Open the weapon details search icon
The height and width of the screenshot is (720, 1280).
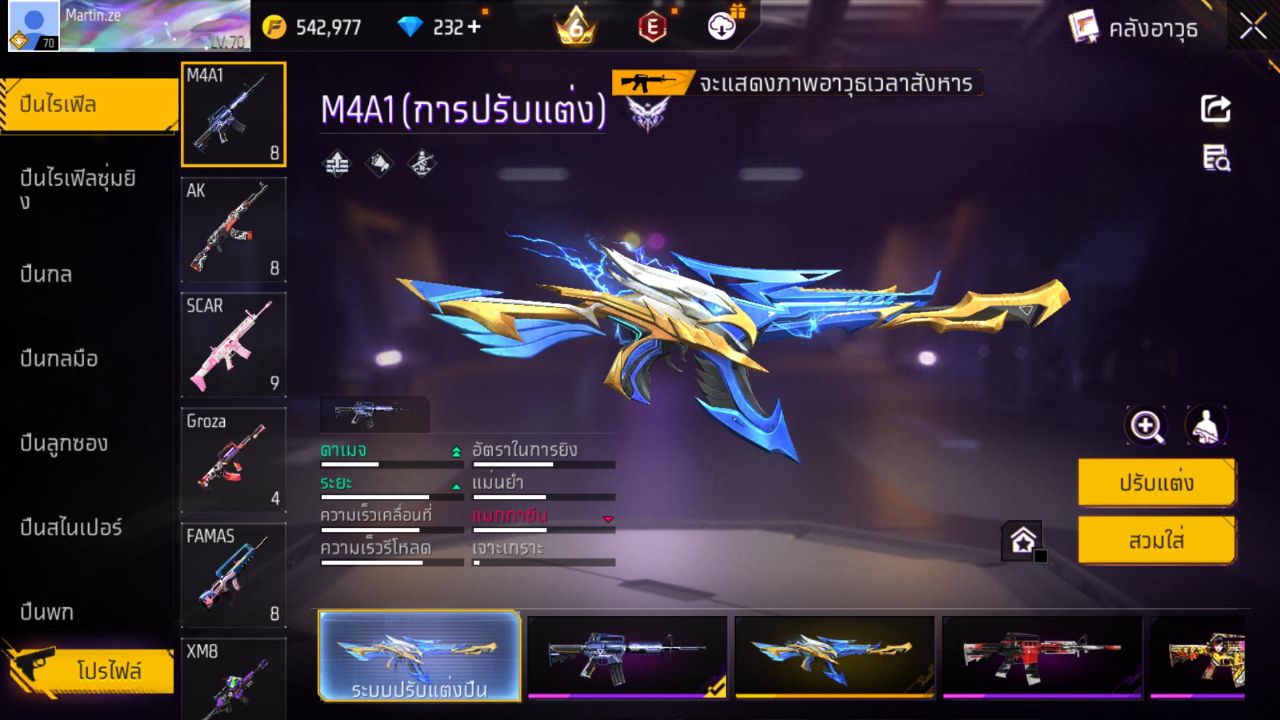pos(1215,157)
